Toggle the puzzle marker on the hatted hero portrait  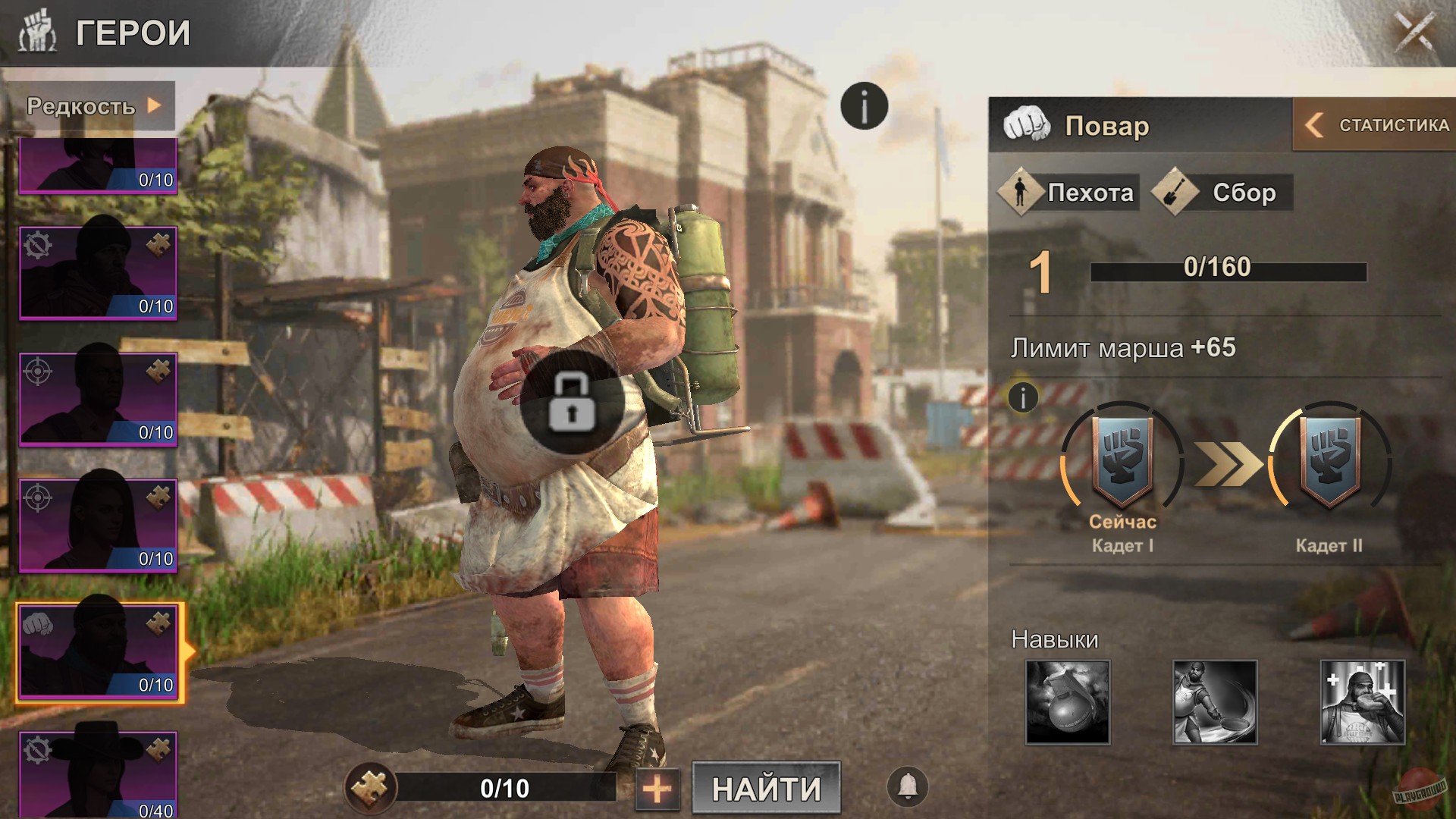(160, 751)
